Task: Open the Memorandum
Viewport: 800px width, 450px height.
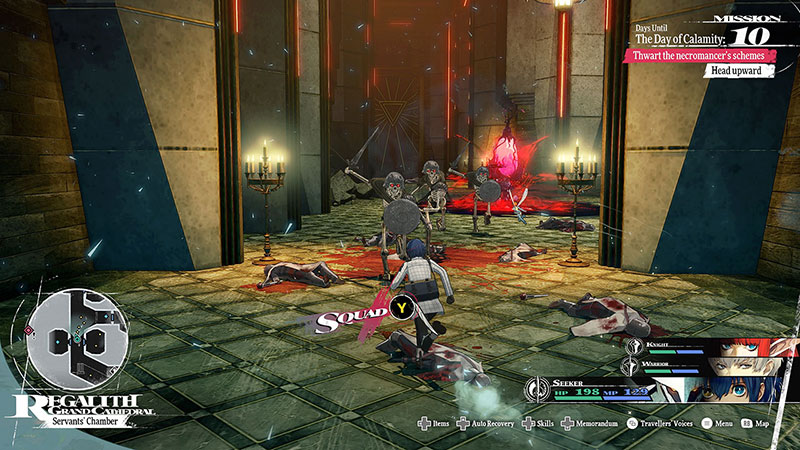Action: coord(592,424)
